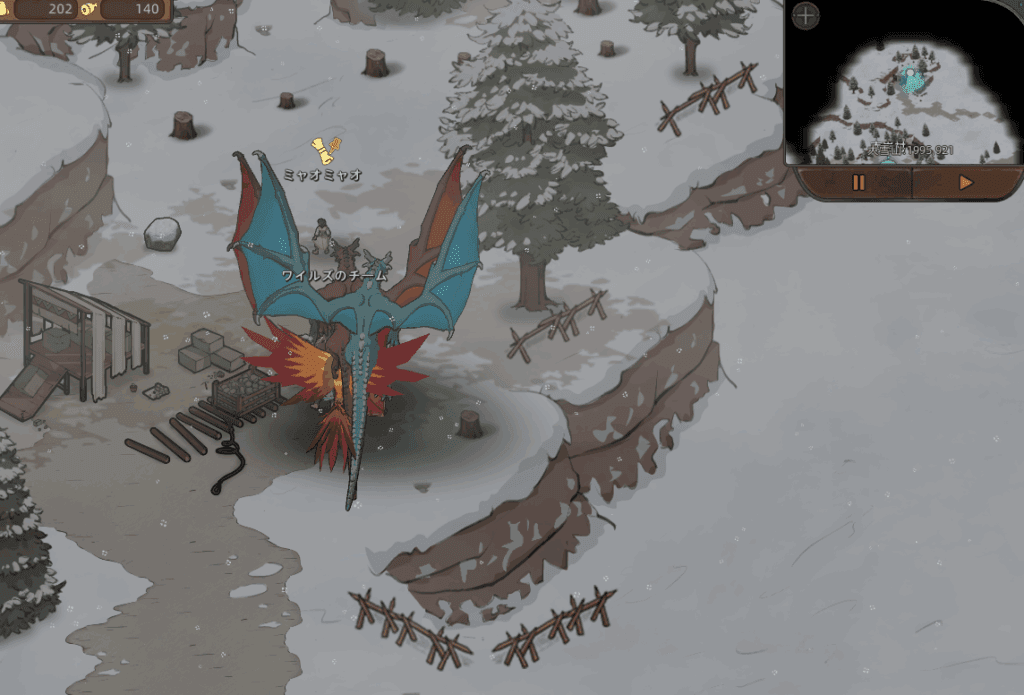This screenshot has height=695, width=1024.
Task: Pause the game with the pause button
Action: (858, 183)
